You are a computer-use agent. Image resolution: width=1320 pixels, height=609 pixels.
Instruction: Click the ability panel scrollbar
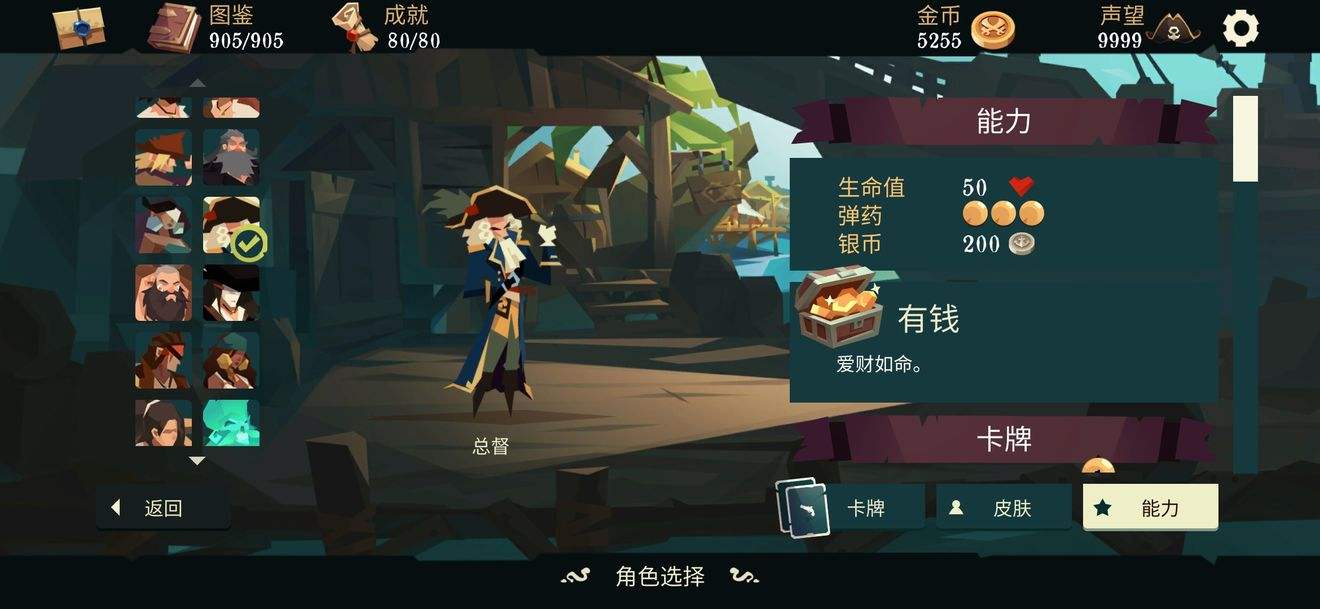[1245, 139]
